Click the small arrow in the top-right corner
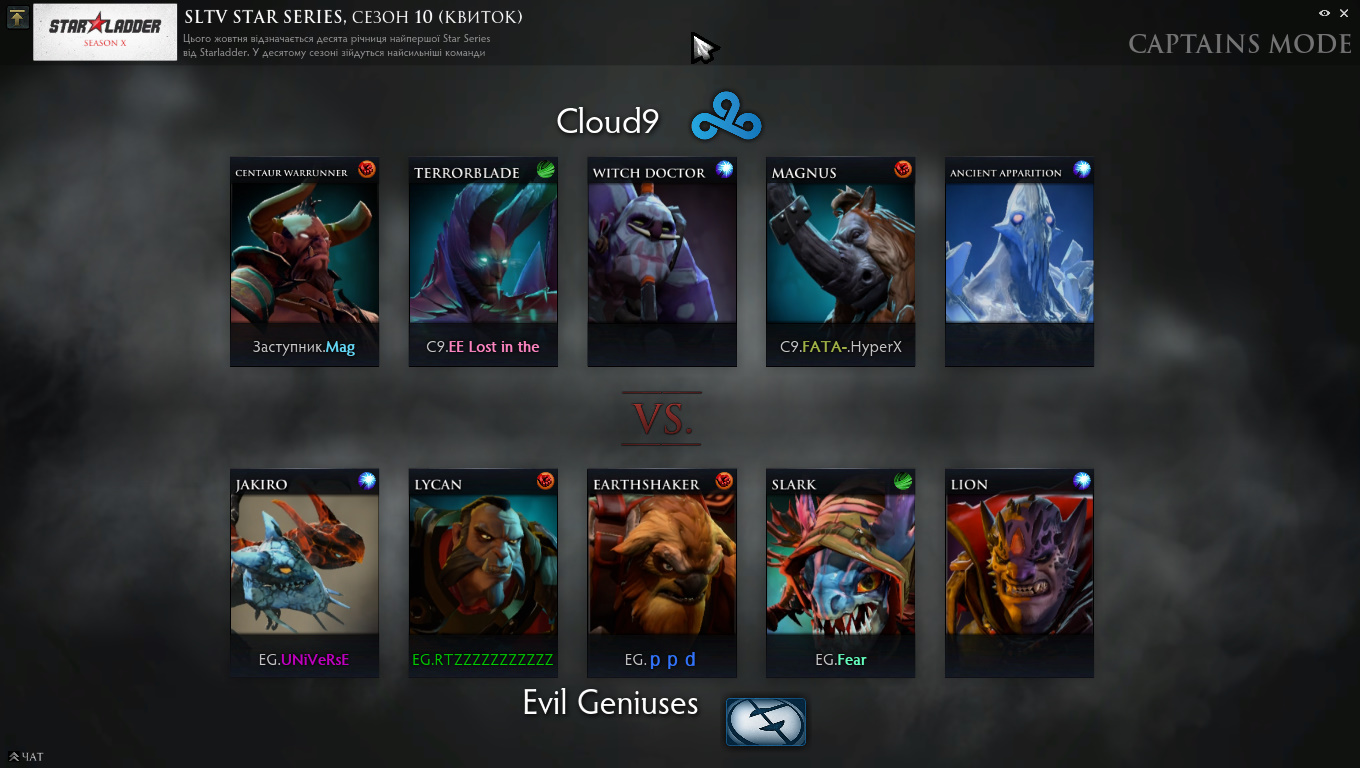This screenshot has width=1360, height=768. 1345,13
